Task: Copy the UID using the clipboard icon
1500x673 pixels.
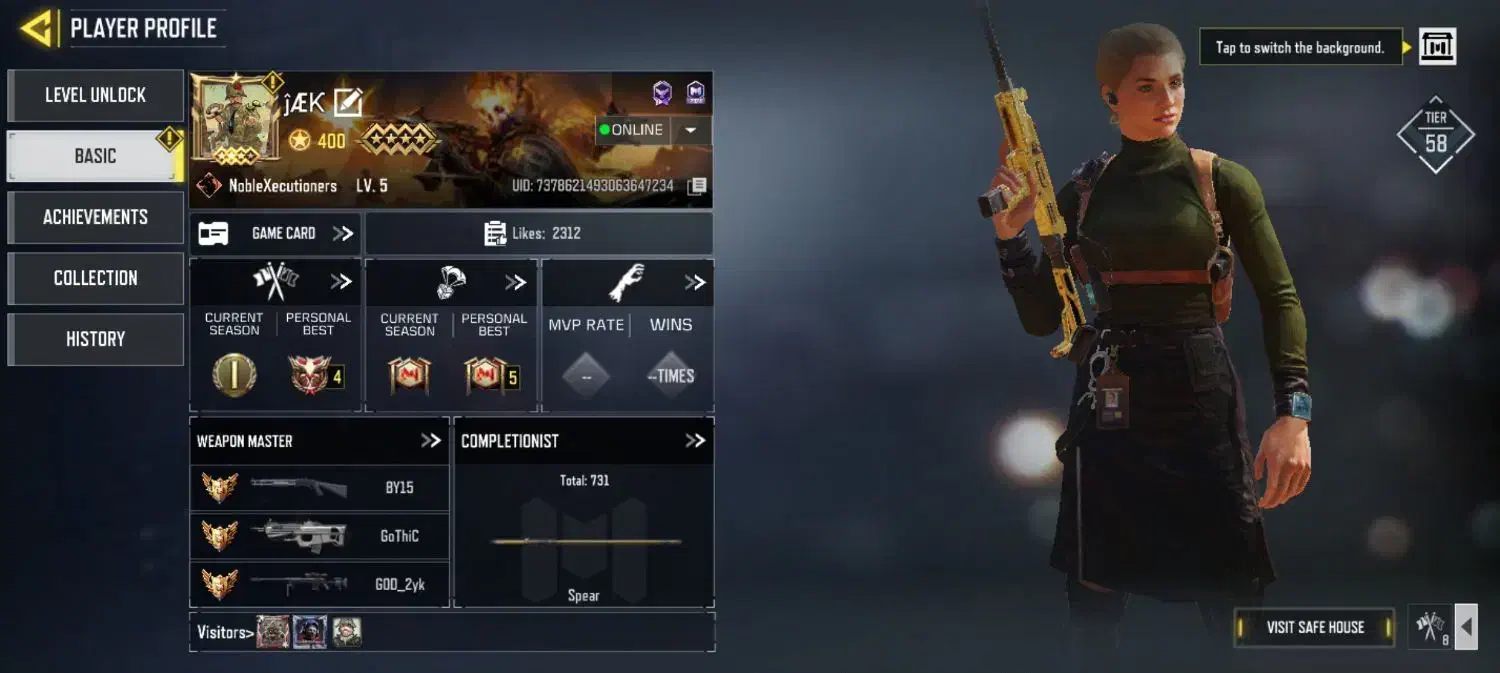Action: click(697, 186)
